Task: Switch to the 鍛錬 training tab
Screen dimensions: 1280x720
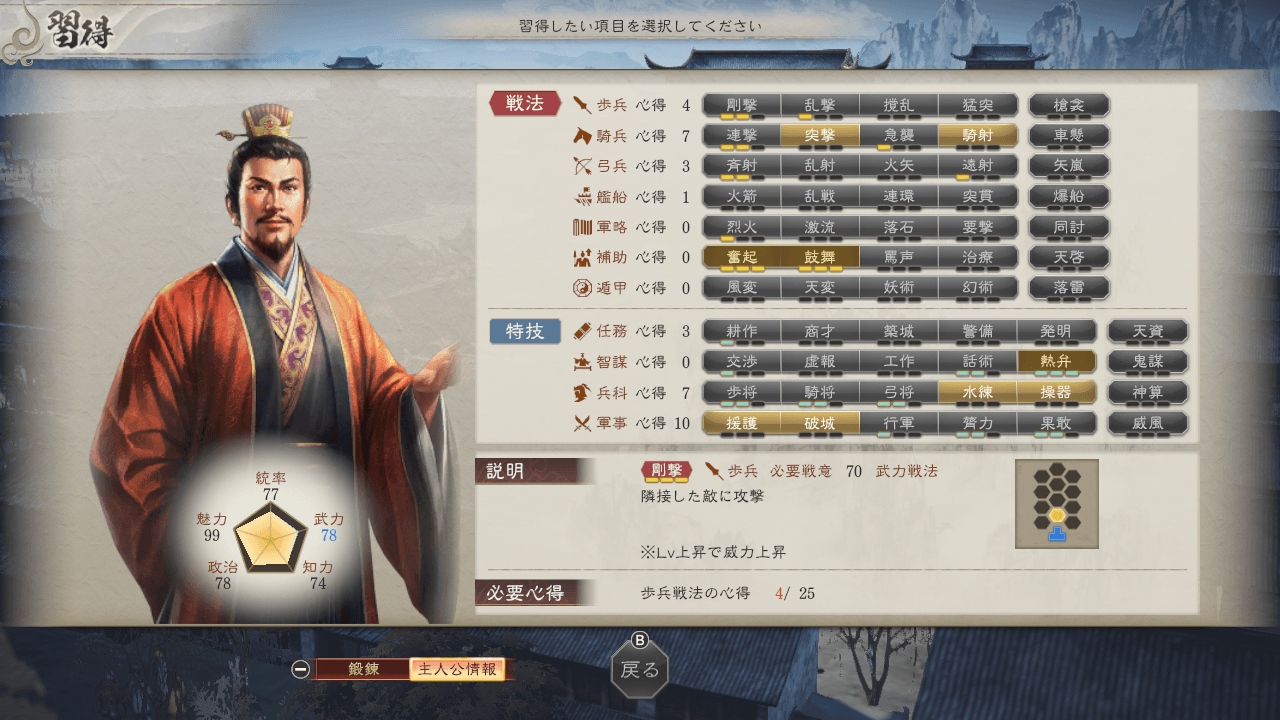Action: 363,669
